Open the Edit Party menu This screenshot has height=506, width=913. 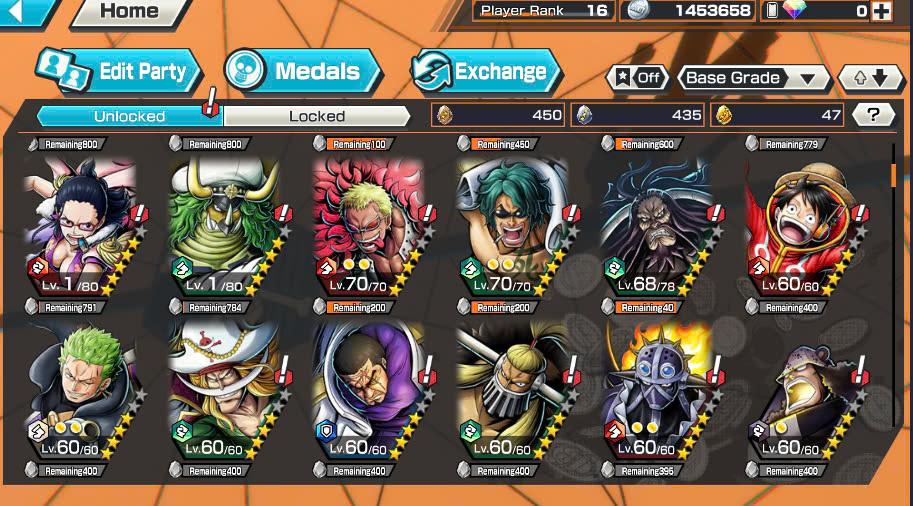[x=120, y=71]
